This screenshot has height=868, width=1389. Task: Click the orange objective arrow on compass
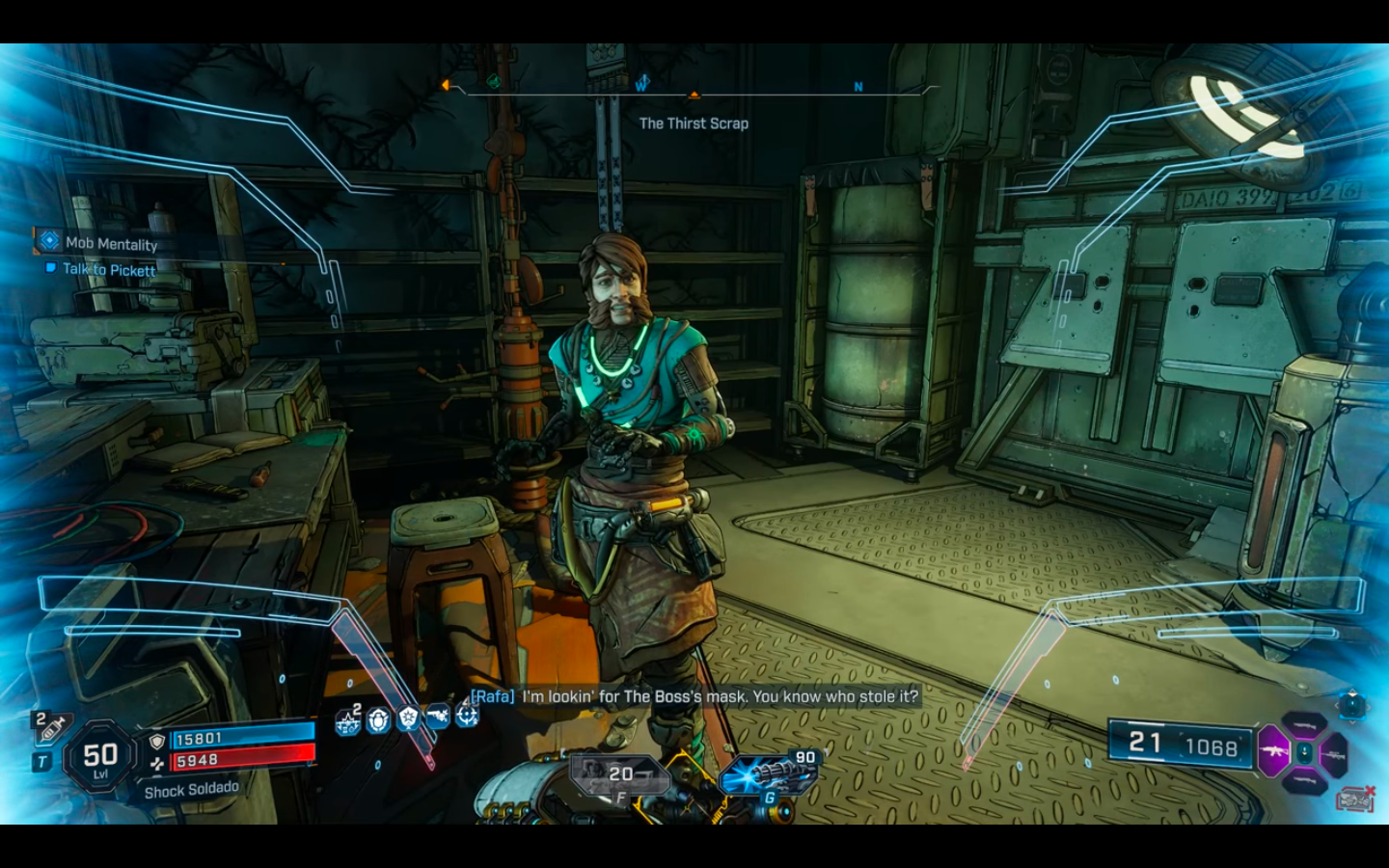pos(694,95)
